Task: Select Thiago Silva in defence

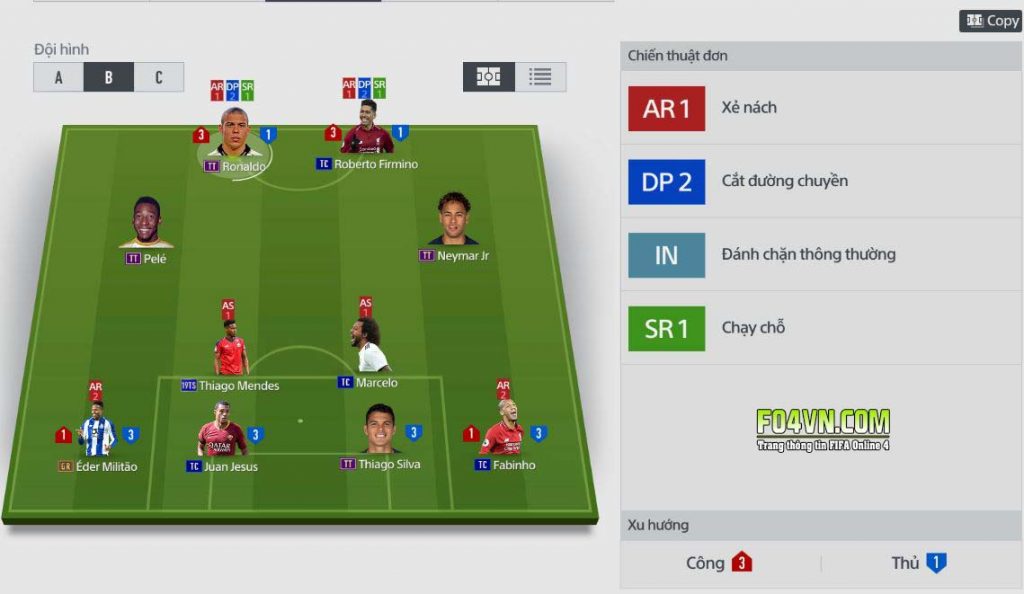Action: [x=380, y=431]
